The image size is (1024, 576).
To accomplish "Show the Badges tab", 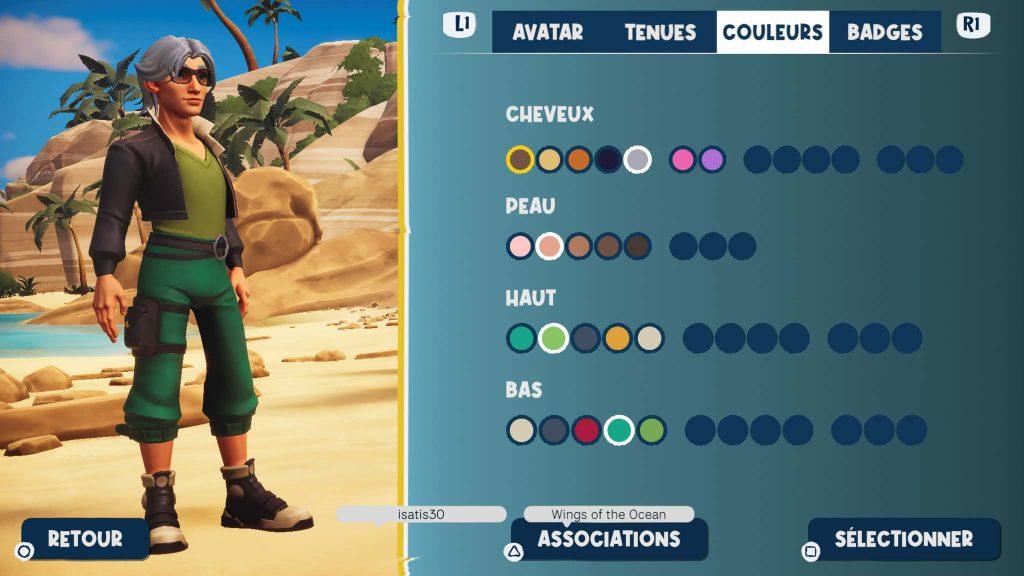I will (x=884, y=32).
